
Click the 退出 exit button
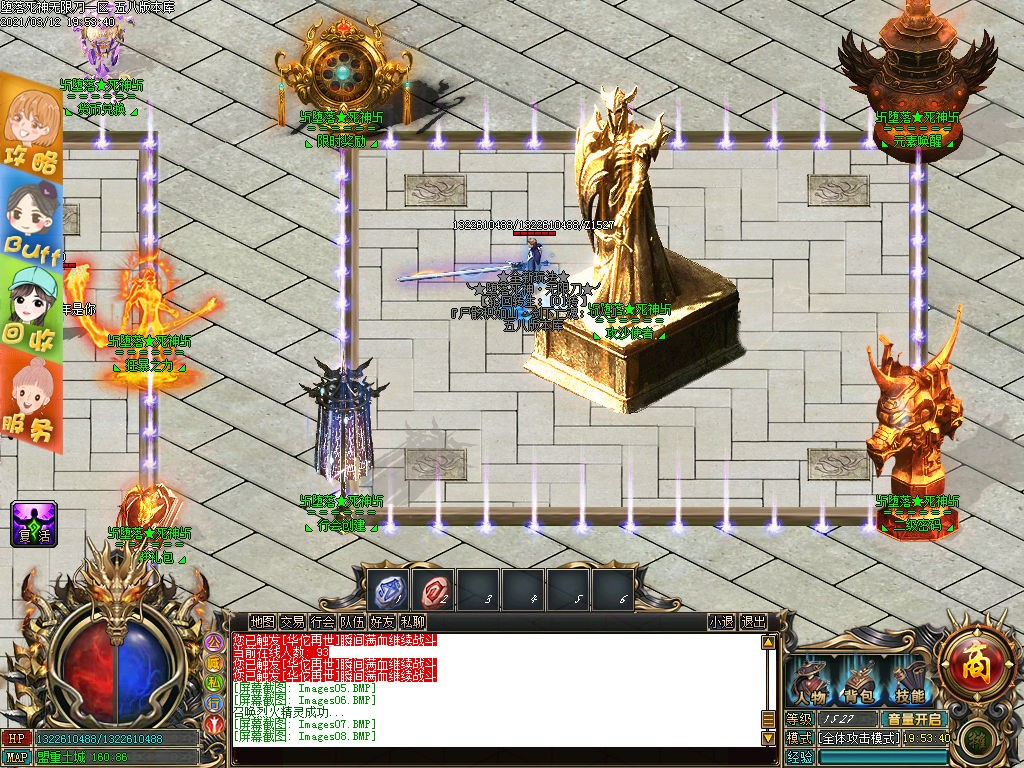pos(753,621)
